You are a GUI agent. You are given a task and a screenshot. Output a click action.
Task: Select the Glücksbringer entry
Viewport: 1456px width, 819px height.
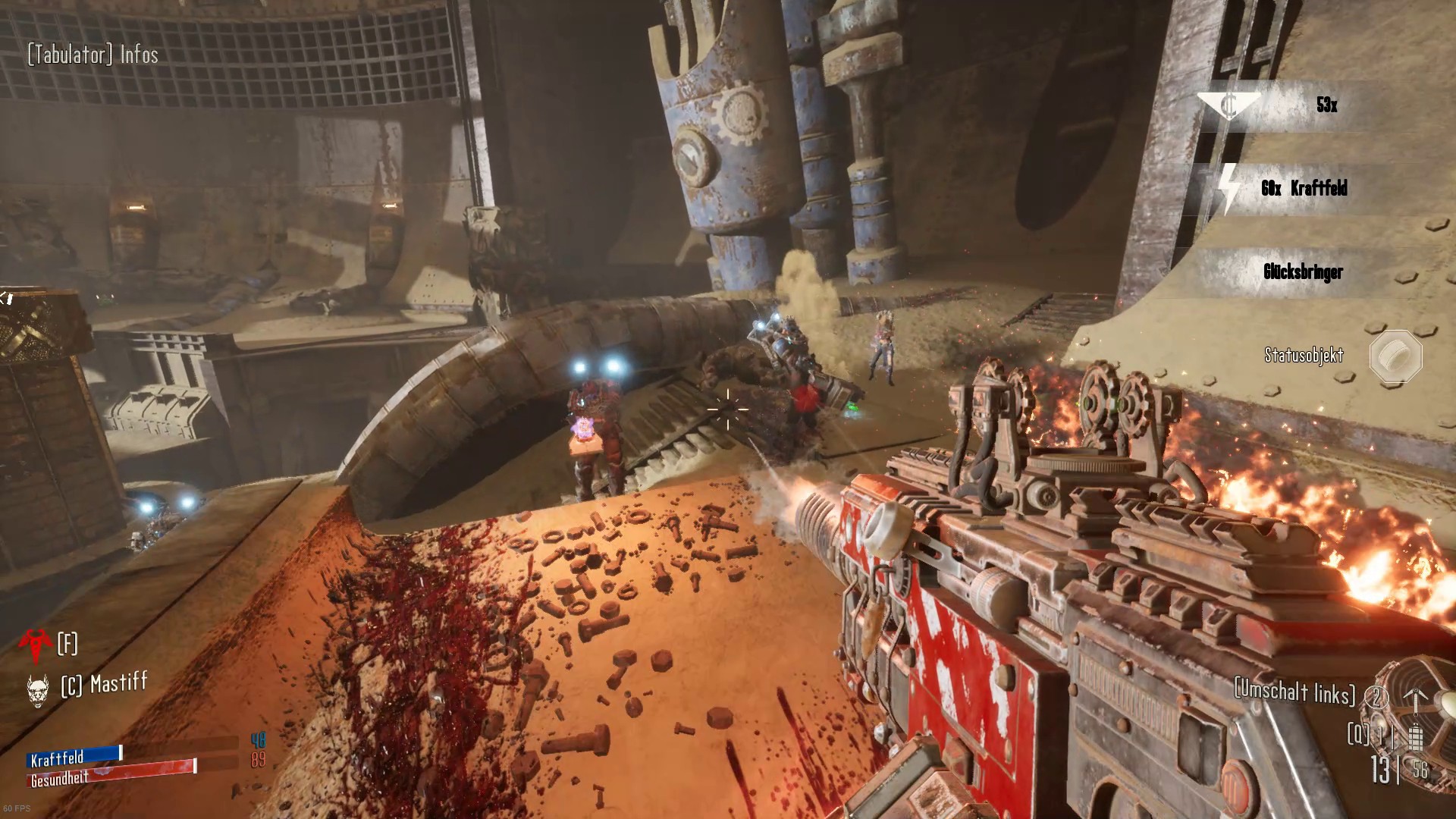point(1302,271)
